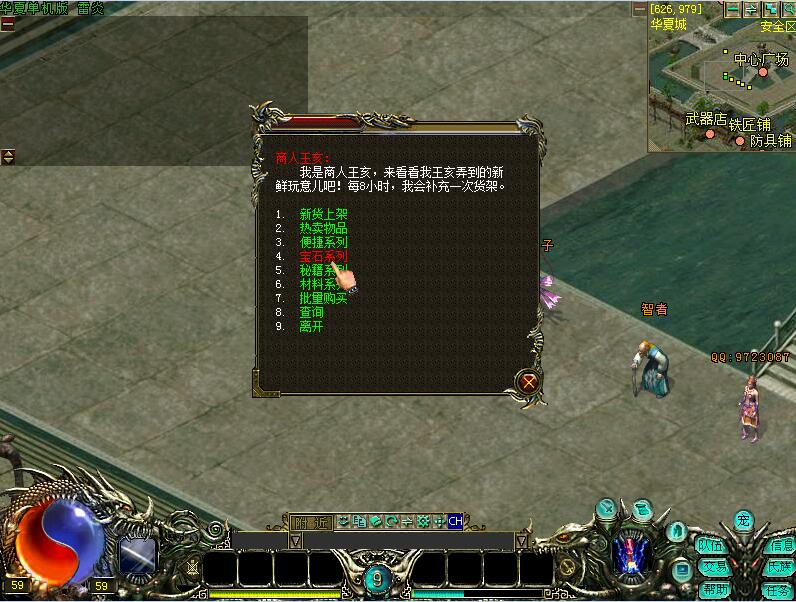Open the 交易 trade window
796x602 pixels.
coord(713,567)
